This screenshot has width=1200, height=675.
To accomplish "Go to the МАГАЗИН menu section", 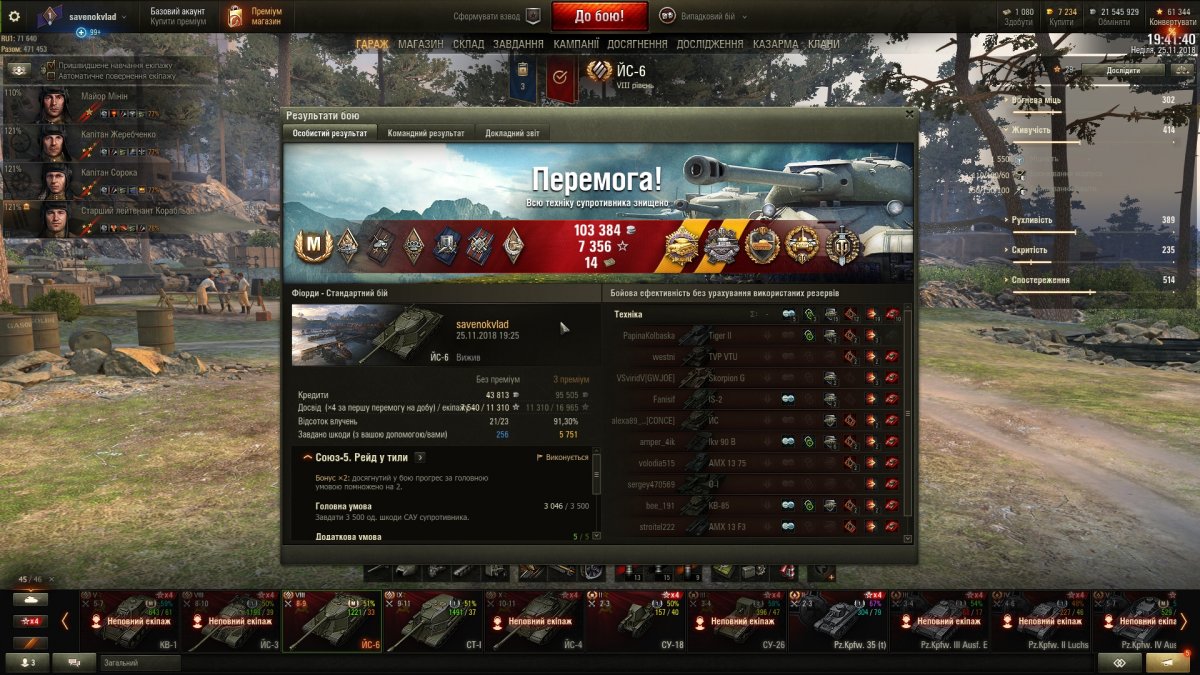I will coord(420,44).
